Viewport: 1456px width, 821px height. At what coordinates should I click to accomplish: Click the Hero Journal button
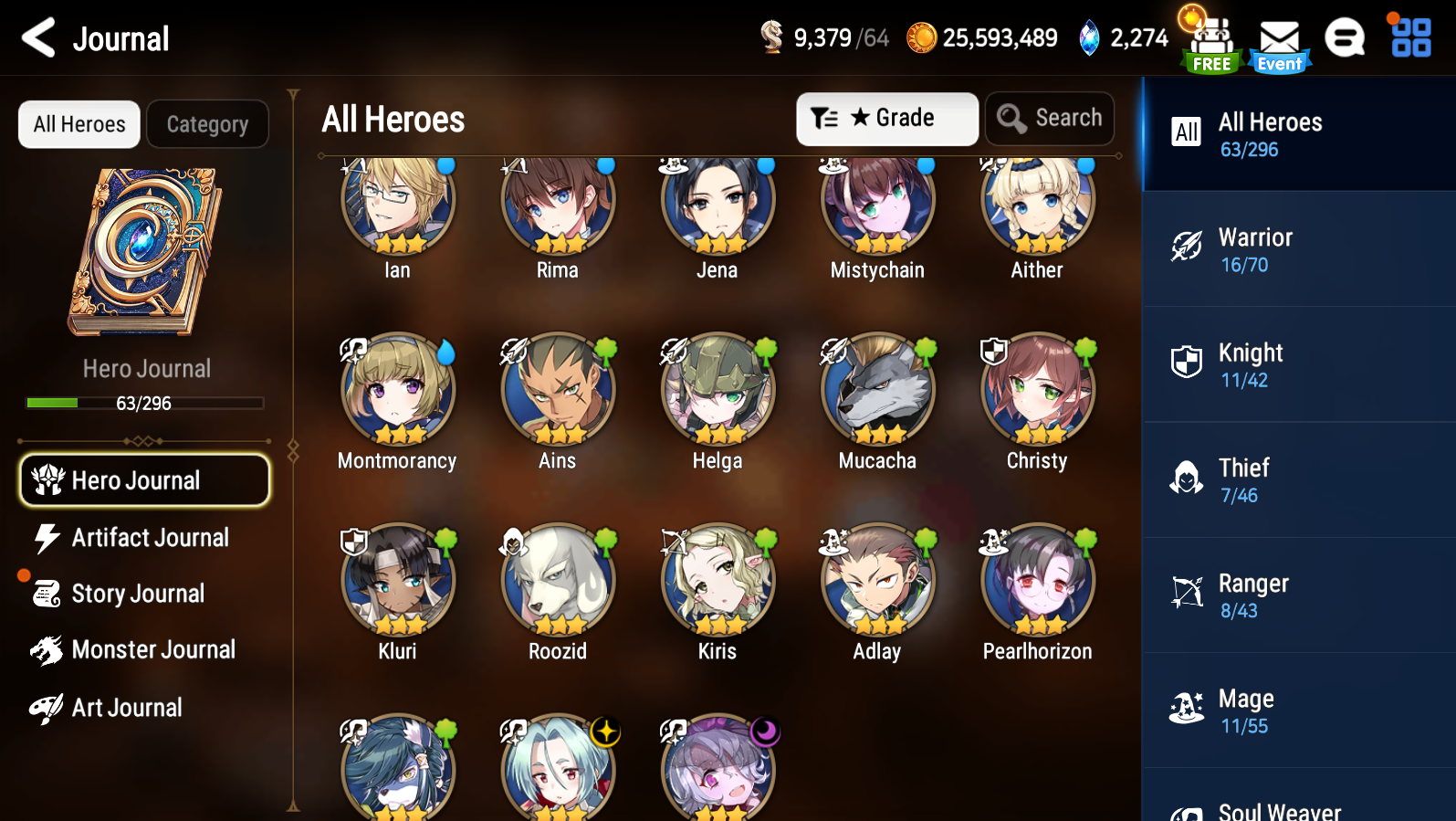[143, 479]
